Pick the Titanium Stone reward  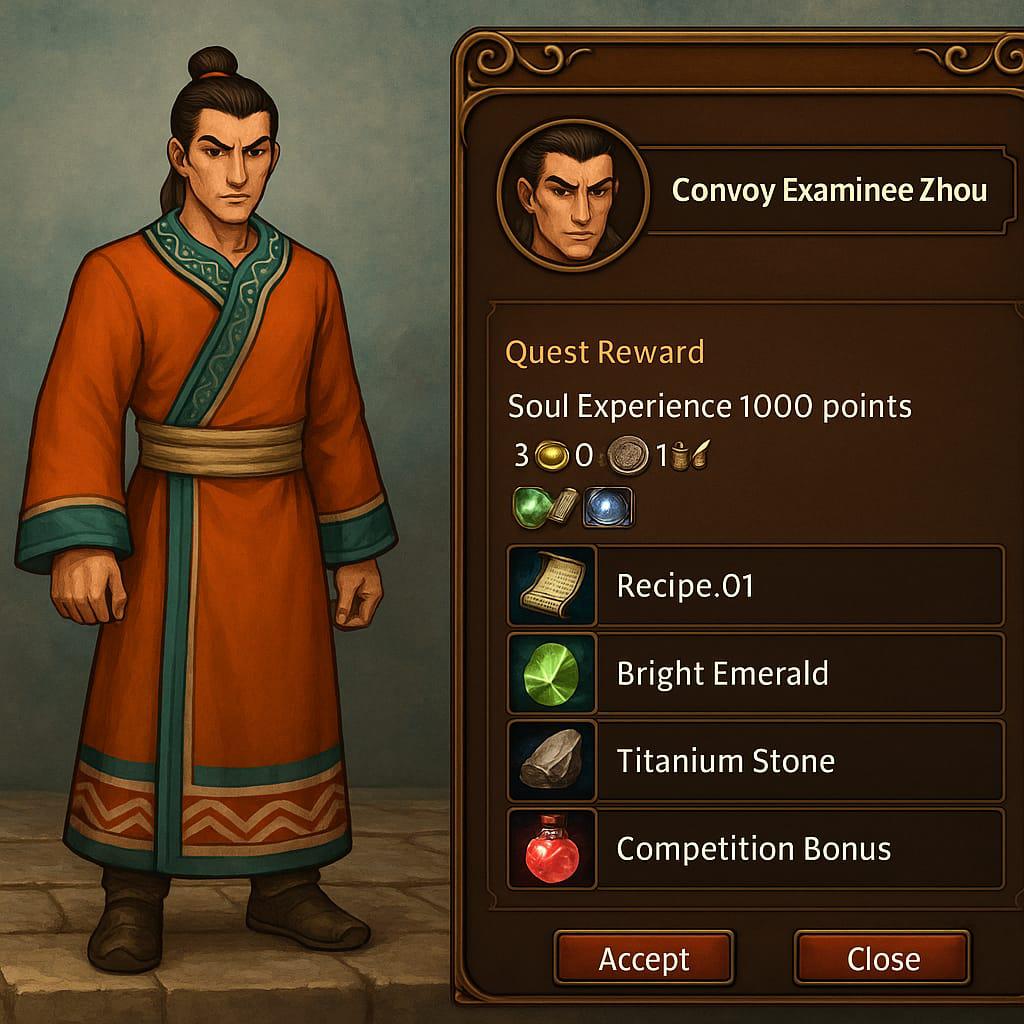pyautogui.click(x=755, y=761)
